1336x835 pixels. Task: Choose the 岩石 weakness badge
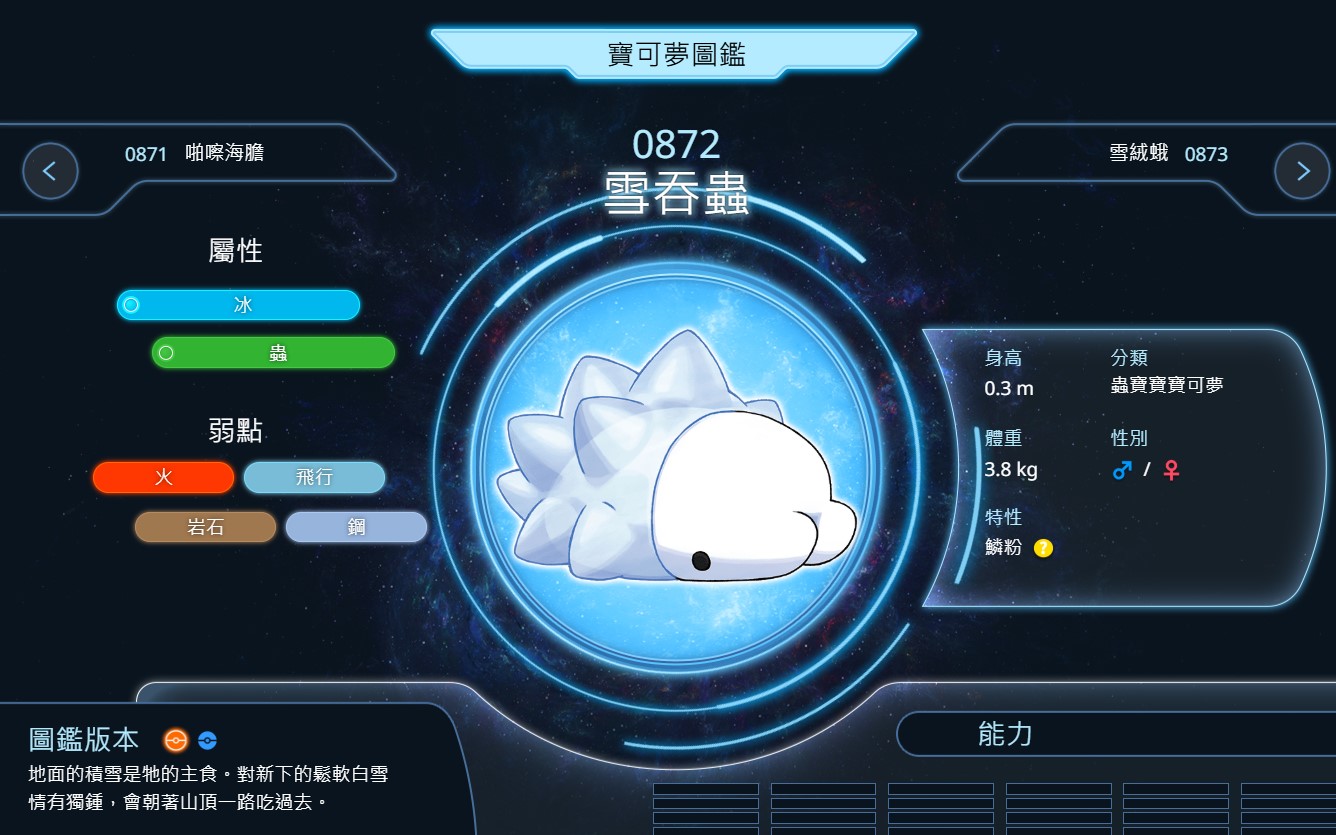(205, 527)
